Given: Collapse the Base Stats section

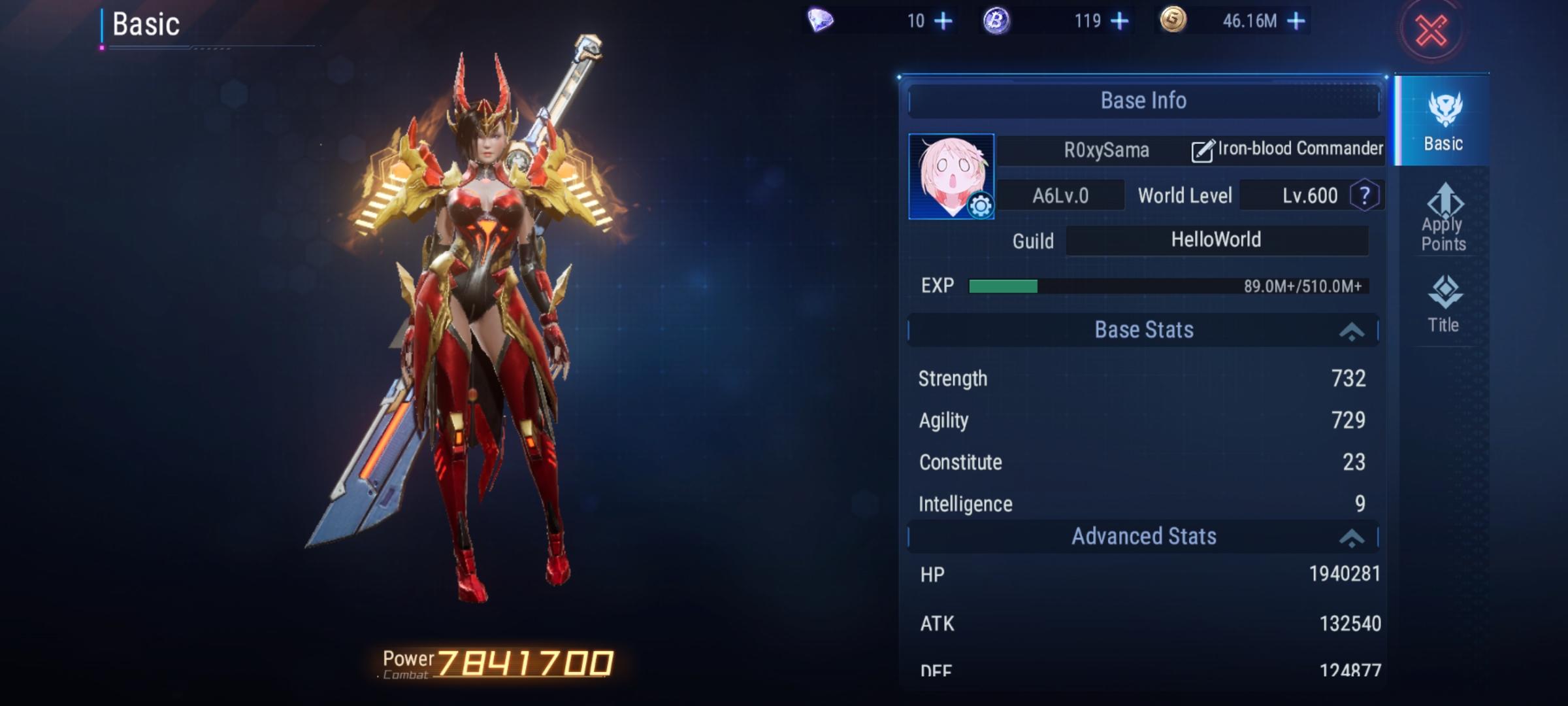Looking at the screenshot, I should point(1351,331).
